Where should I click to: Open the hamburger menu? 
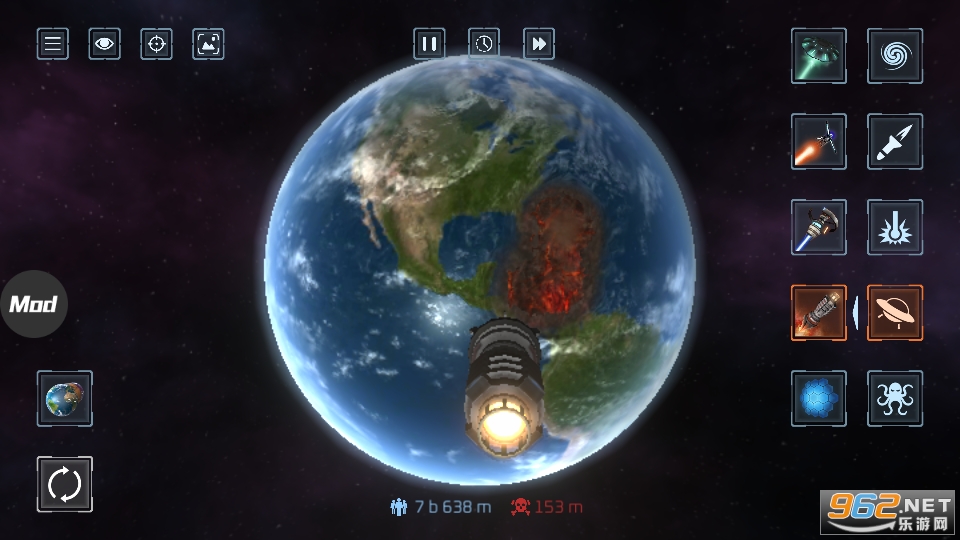point(53,44)
